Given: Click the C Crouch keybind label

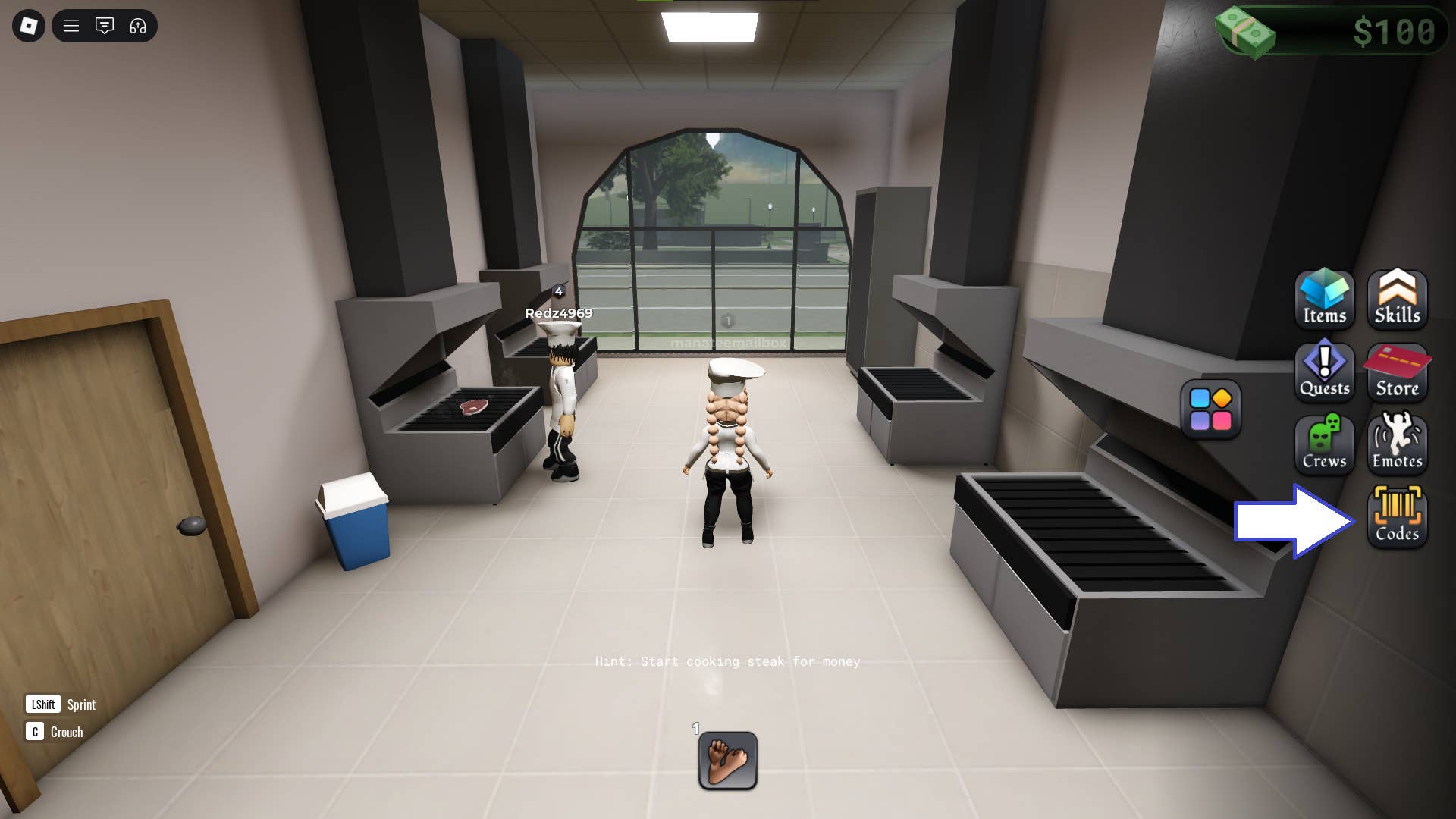Looking at the screenshot, I should 53,732.
